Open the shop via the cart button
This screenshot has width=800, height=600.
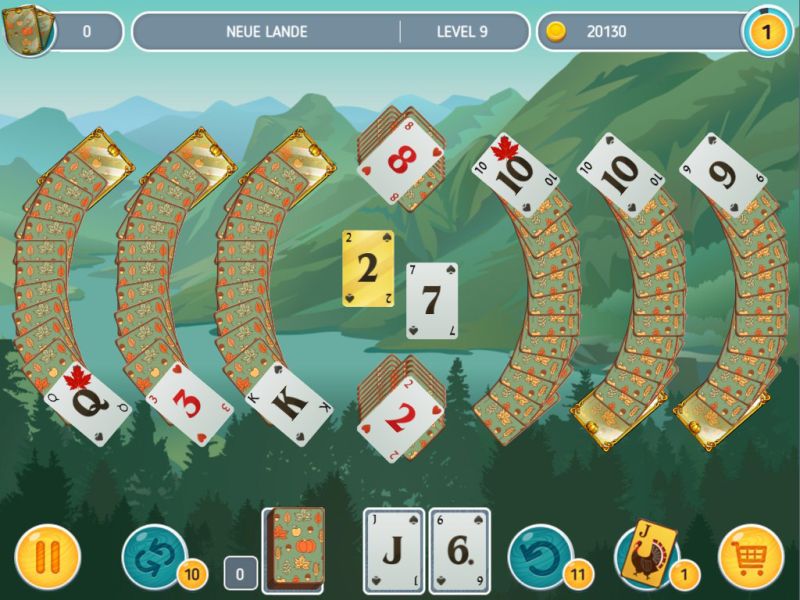click(x=750, y=556)
